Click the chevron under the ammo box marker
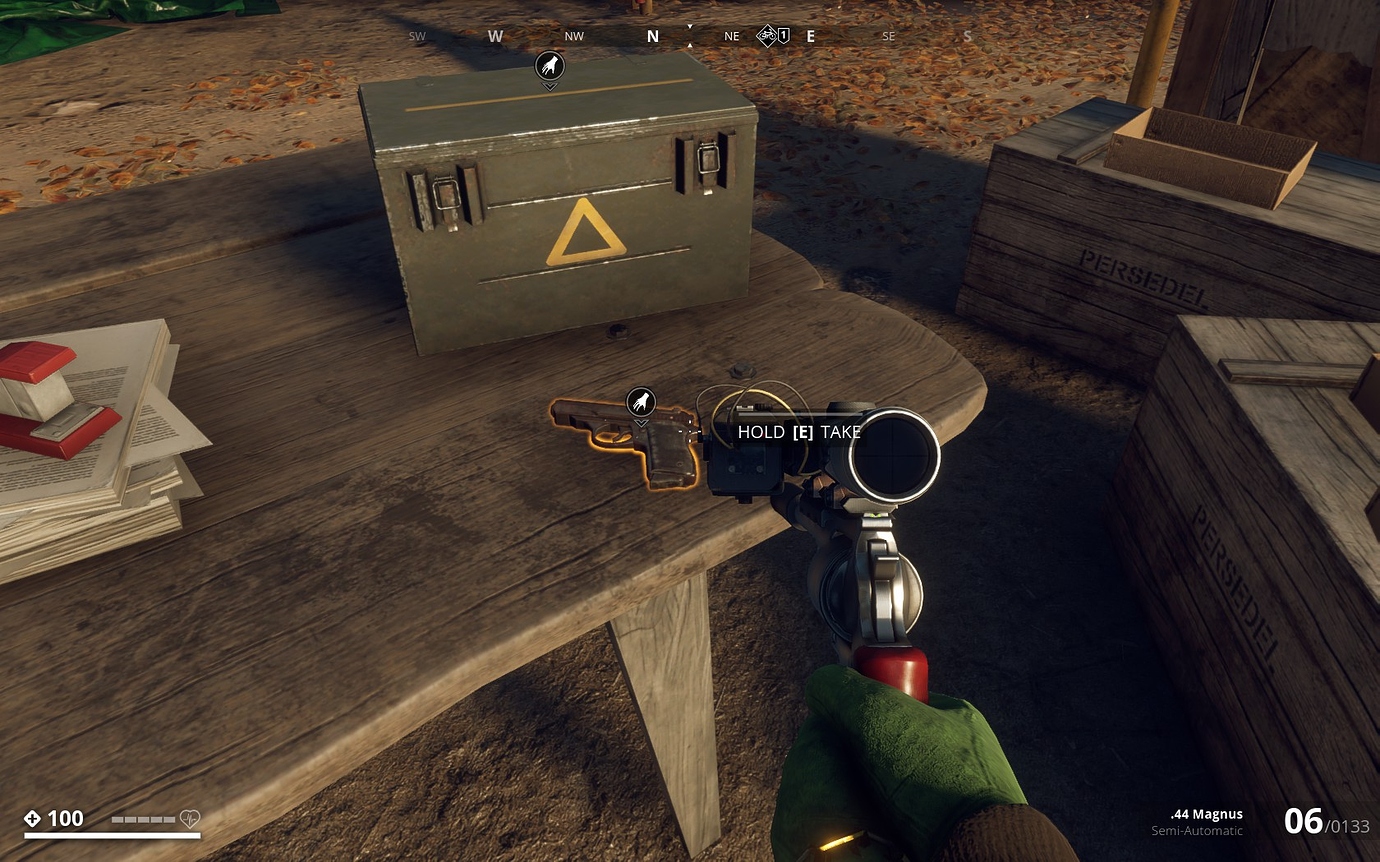Viewport: 1380px width, 862px height. point(549,84)
